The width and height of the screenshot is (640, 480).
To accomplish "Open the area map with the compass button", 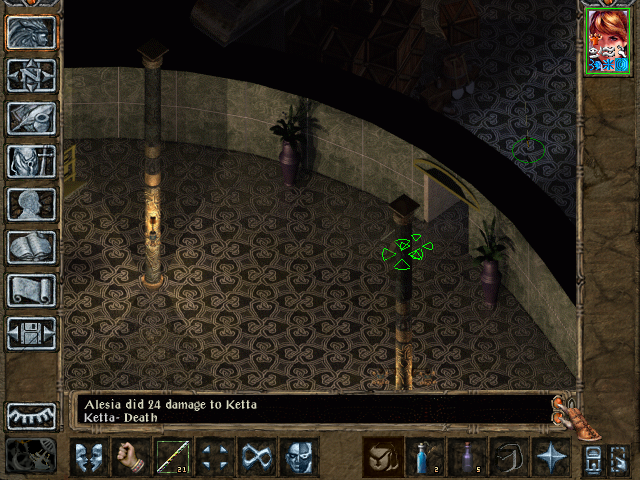I will (x=32, y=75).
